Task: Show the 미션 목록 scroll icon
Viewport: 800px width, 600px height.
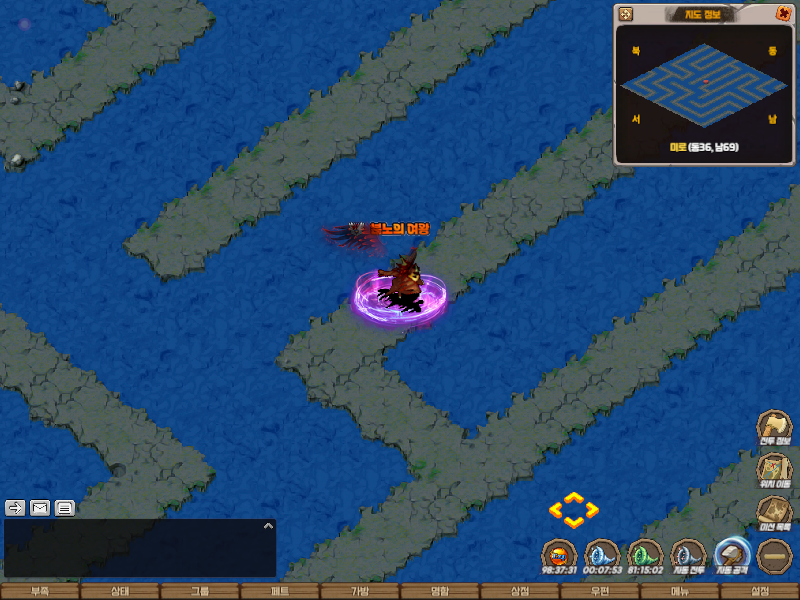Action: 774,512
